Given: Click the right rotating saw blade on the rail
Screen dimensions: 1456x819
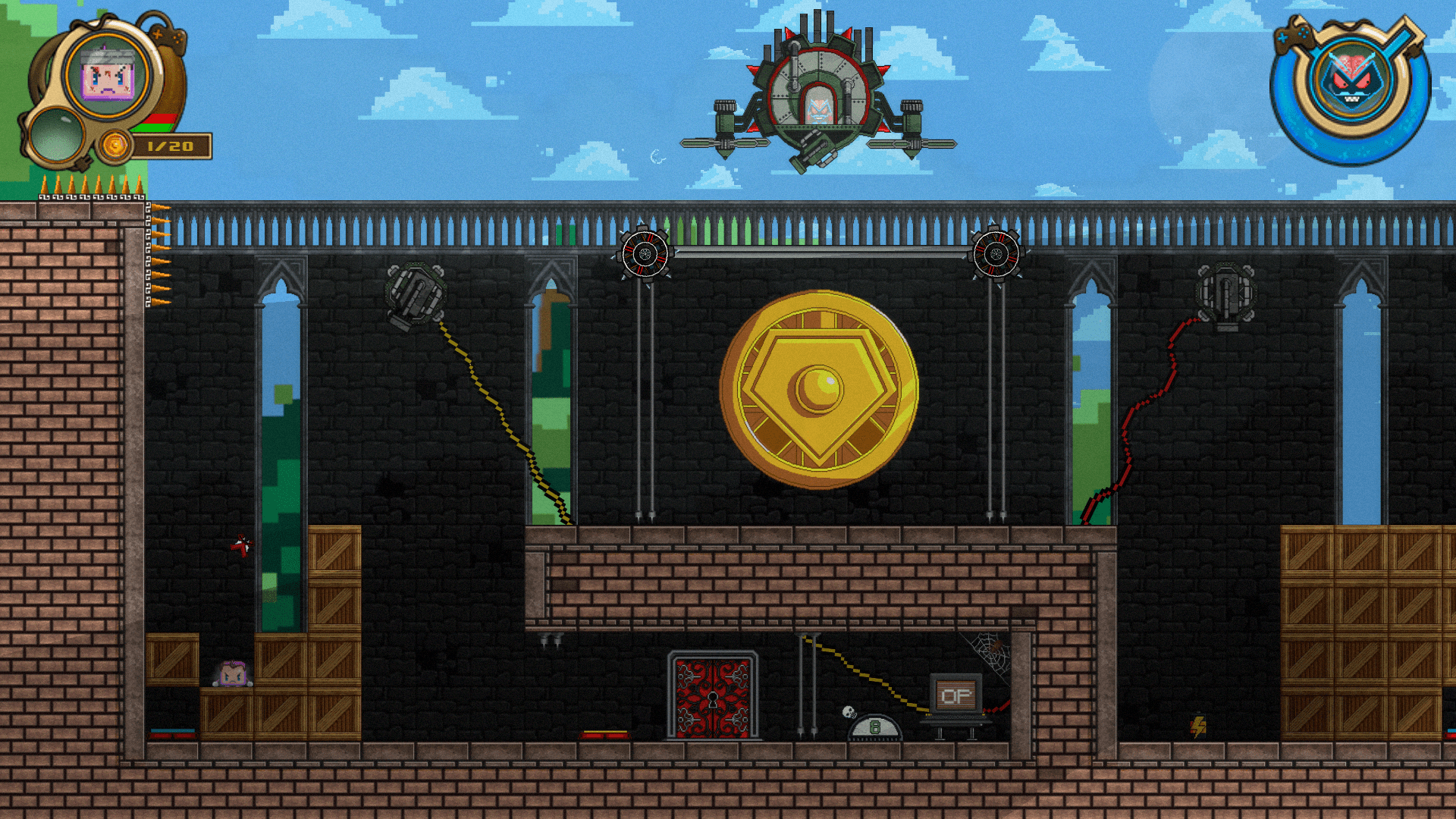Looking at the screenshot, I should [996, 254].
